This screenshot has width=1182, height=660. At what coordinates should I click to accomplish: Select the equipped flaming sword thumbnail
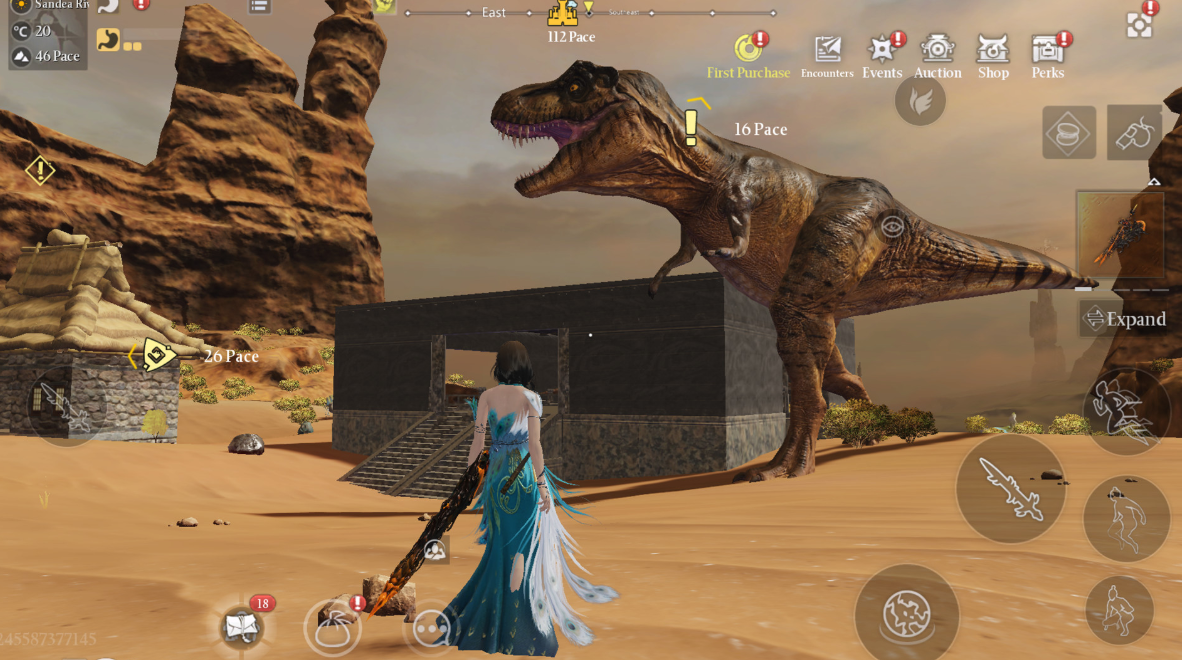coord(1120,234)
